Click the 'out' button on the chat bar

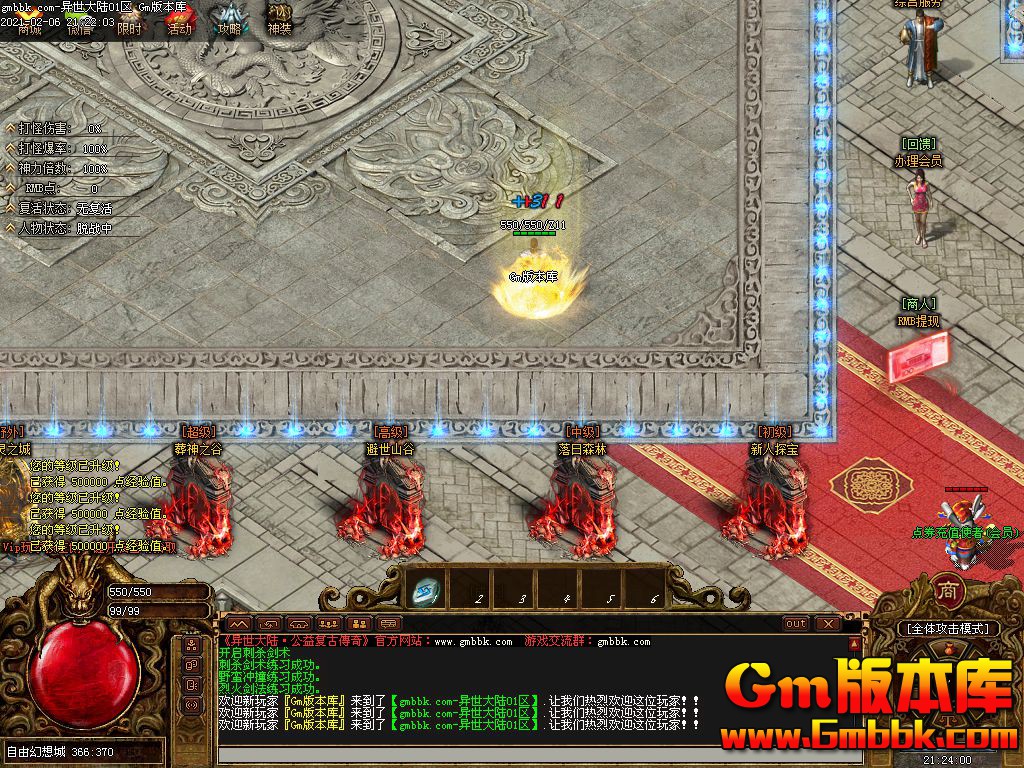pos(795,623)
